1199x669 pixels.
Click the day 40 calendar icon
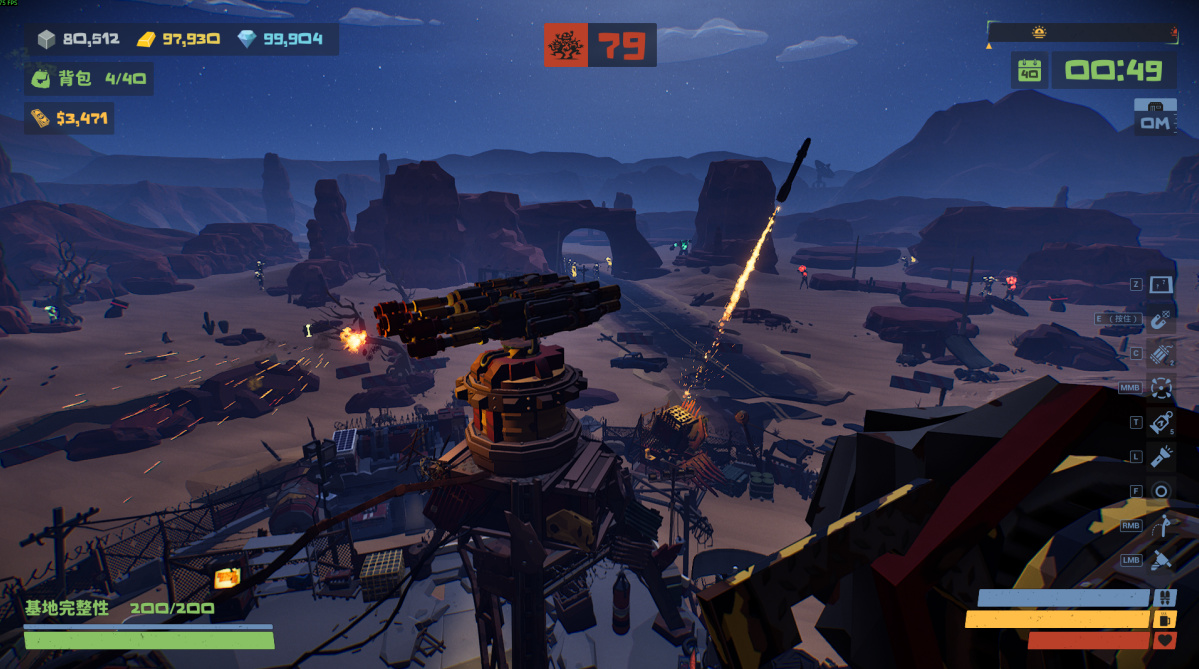[x=1029, y=70]
